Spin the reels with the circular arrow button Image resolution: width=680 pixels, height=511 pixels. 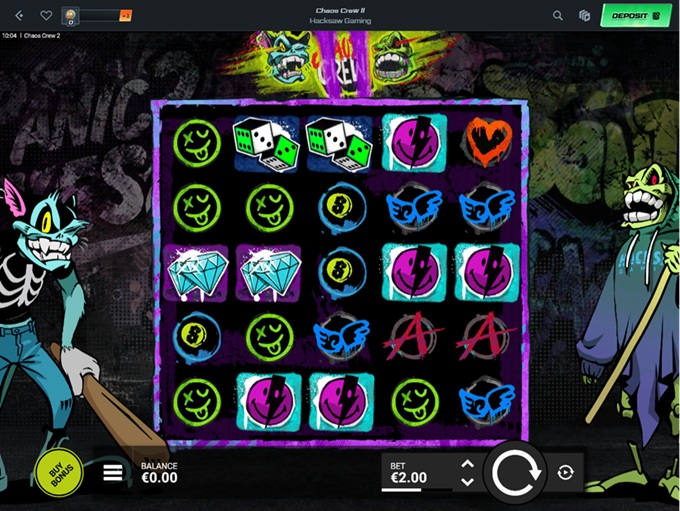pyautogui.click(x=517, y=472)
